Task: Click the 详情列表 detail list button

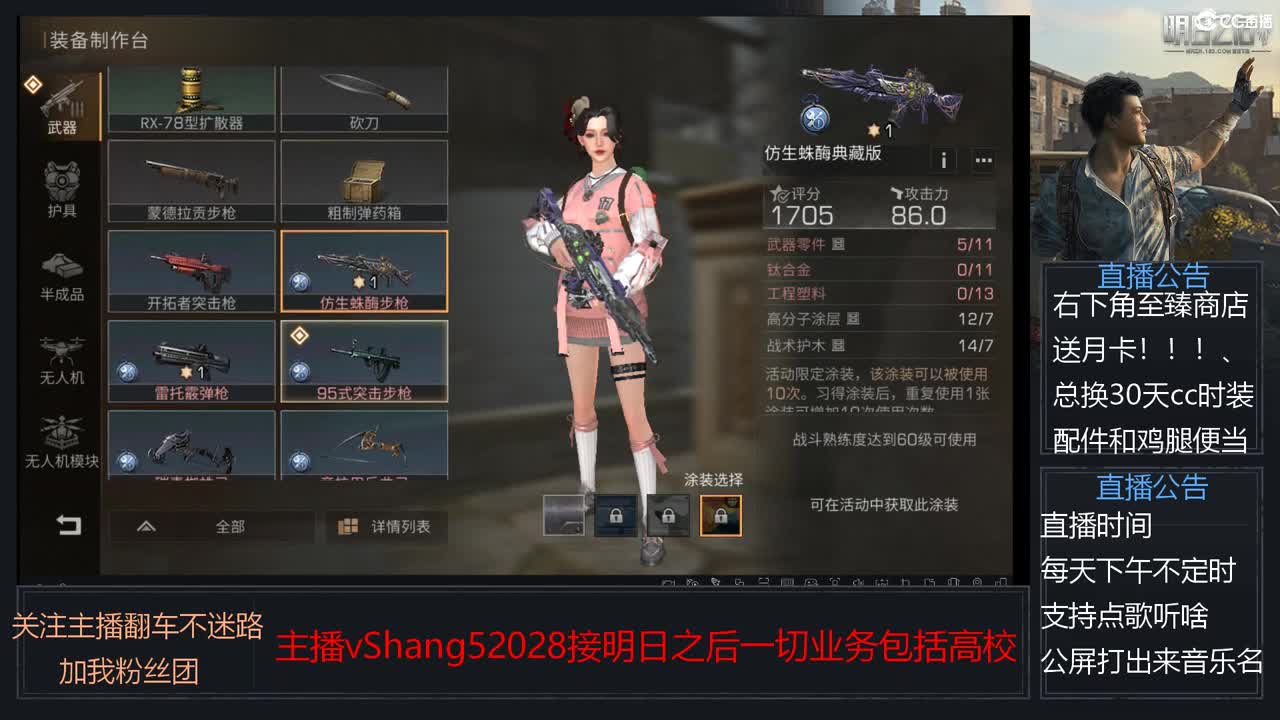Action: (385, 526)
